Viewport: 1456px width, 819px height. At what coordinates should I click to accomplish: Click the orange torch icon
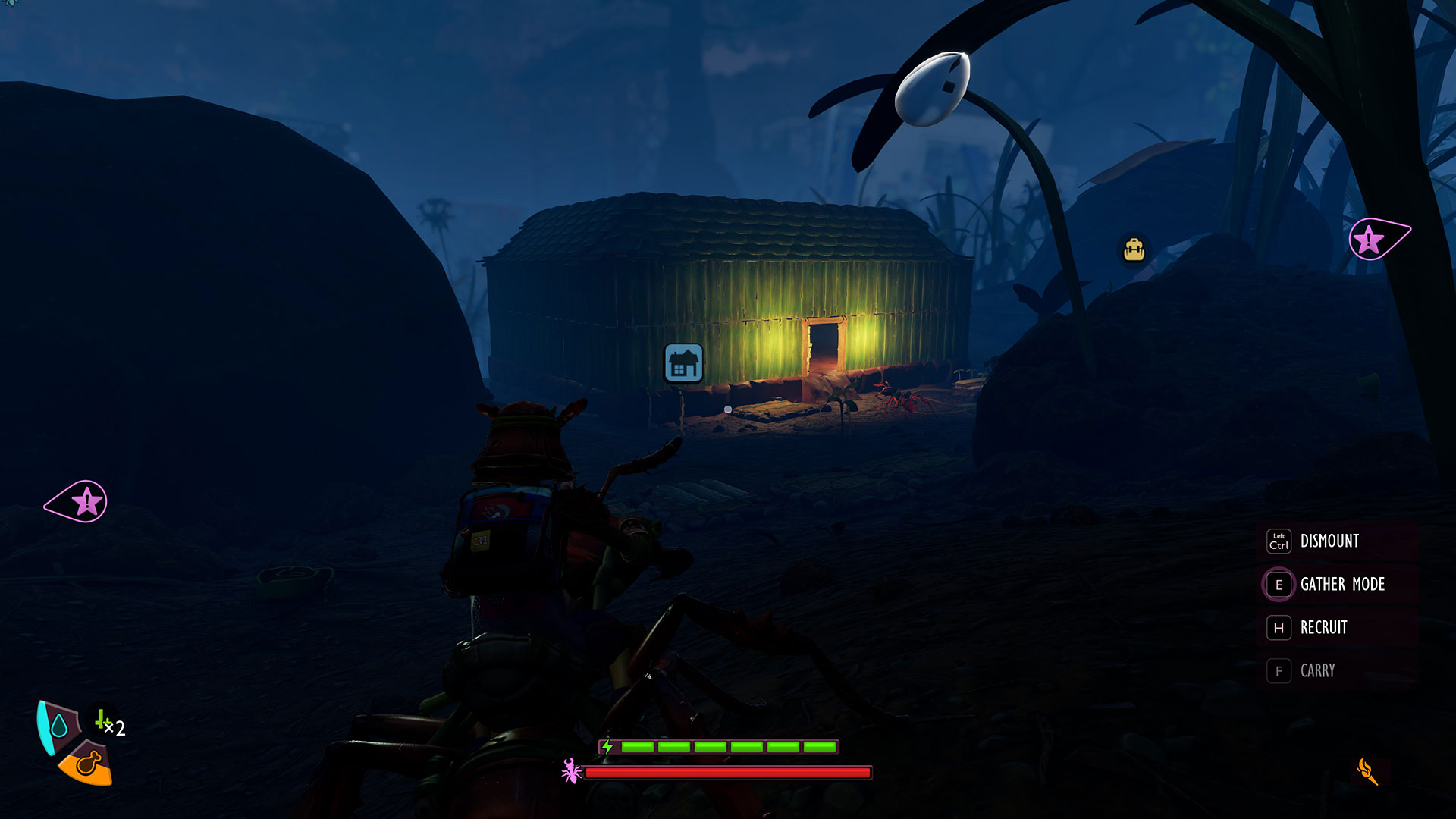point(1367,772)
